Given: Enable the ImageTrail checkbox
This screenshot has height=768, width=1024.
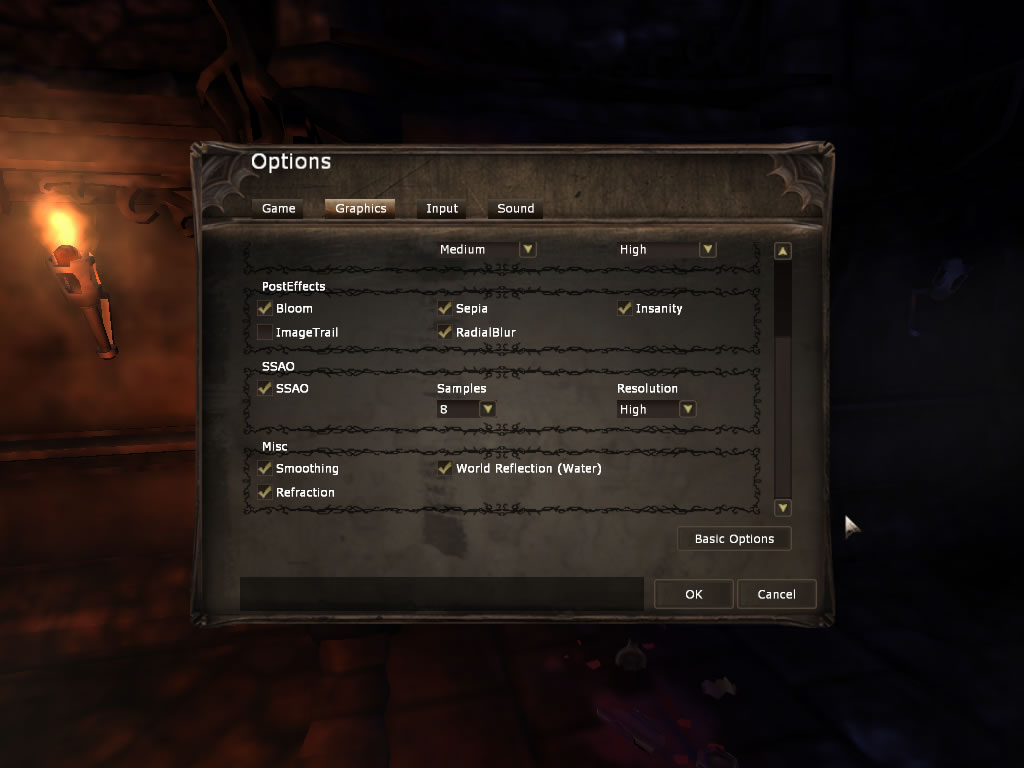Looking at the screenshot, I should [x=265, y=332].
